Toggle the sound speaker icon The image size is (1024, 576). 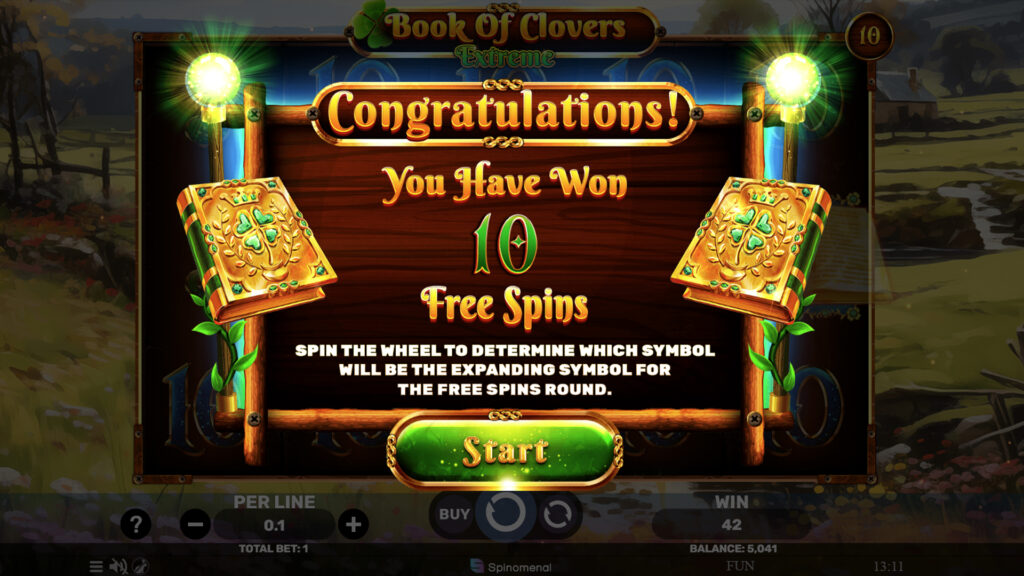(118, 566)
